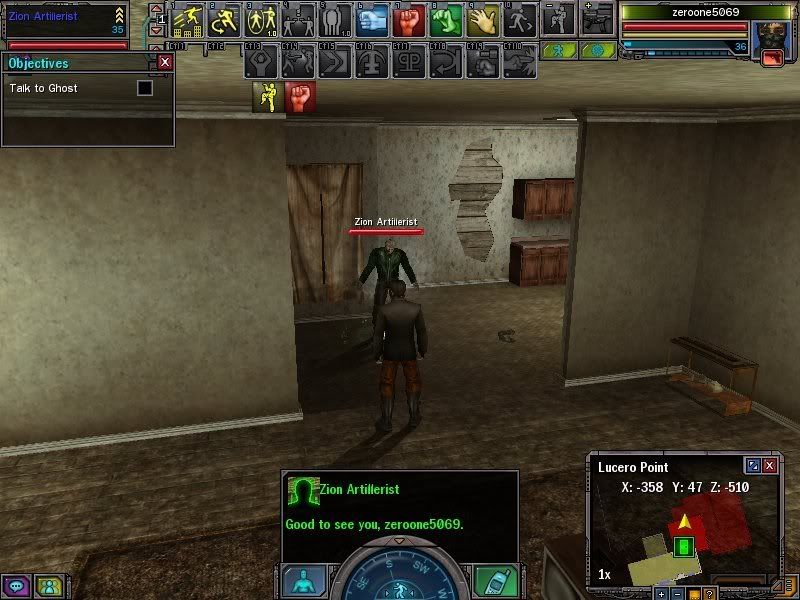Viewport: 800px width, 600px height.
Task: Click the yellow kicking figure status icon
Action: 267,97
